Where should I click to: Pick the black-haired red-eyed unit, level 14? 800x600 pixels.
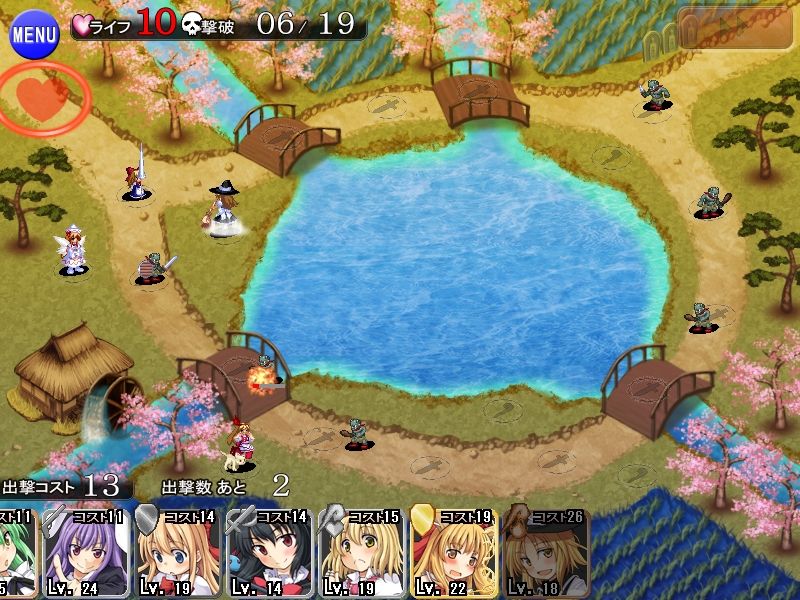[268, 553]
